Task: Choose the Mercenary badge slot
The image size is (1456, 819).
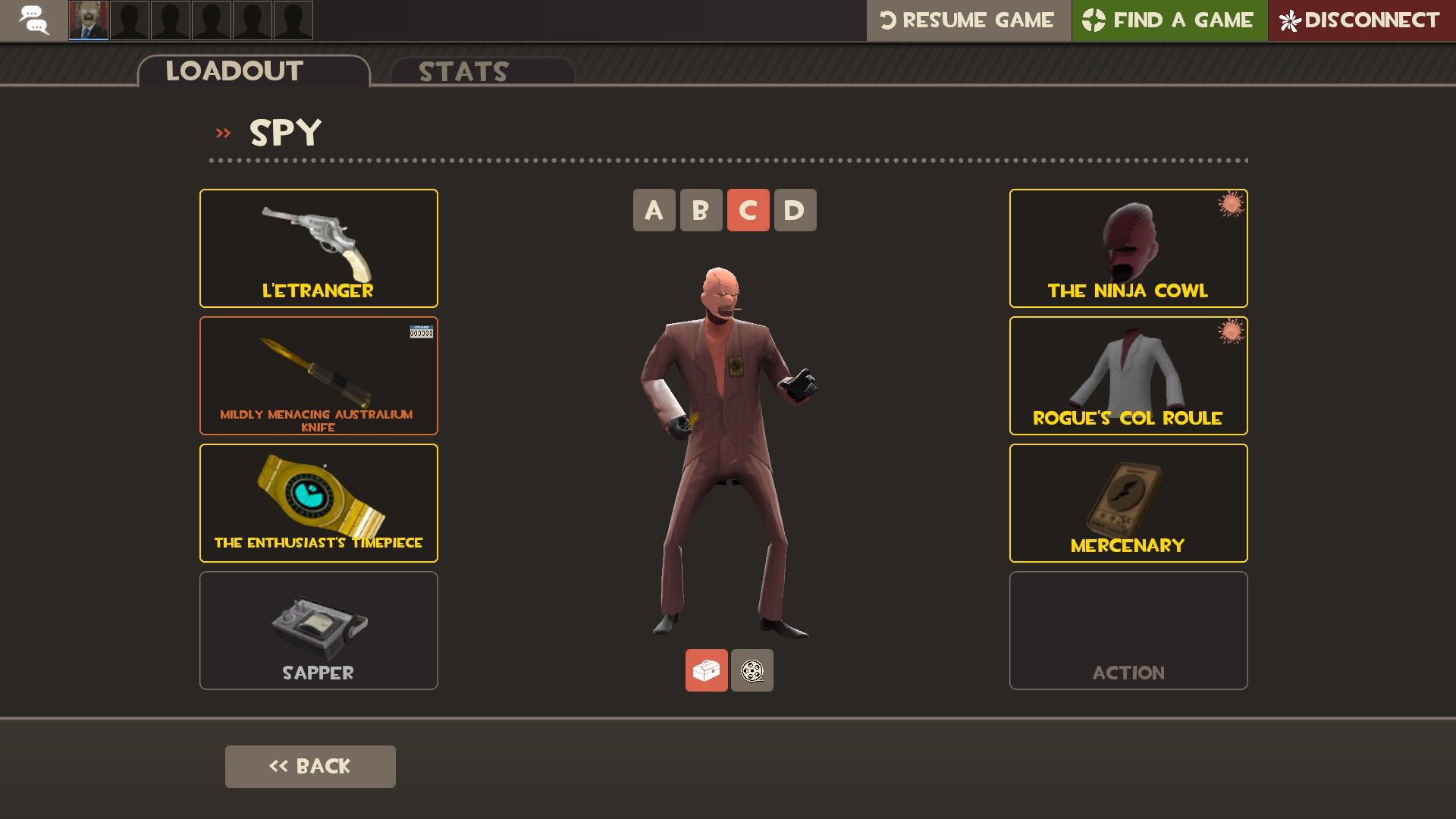Action: [x=1128, y=503]
